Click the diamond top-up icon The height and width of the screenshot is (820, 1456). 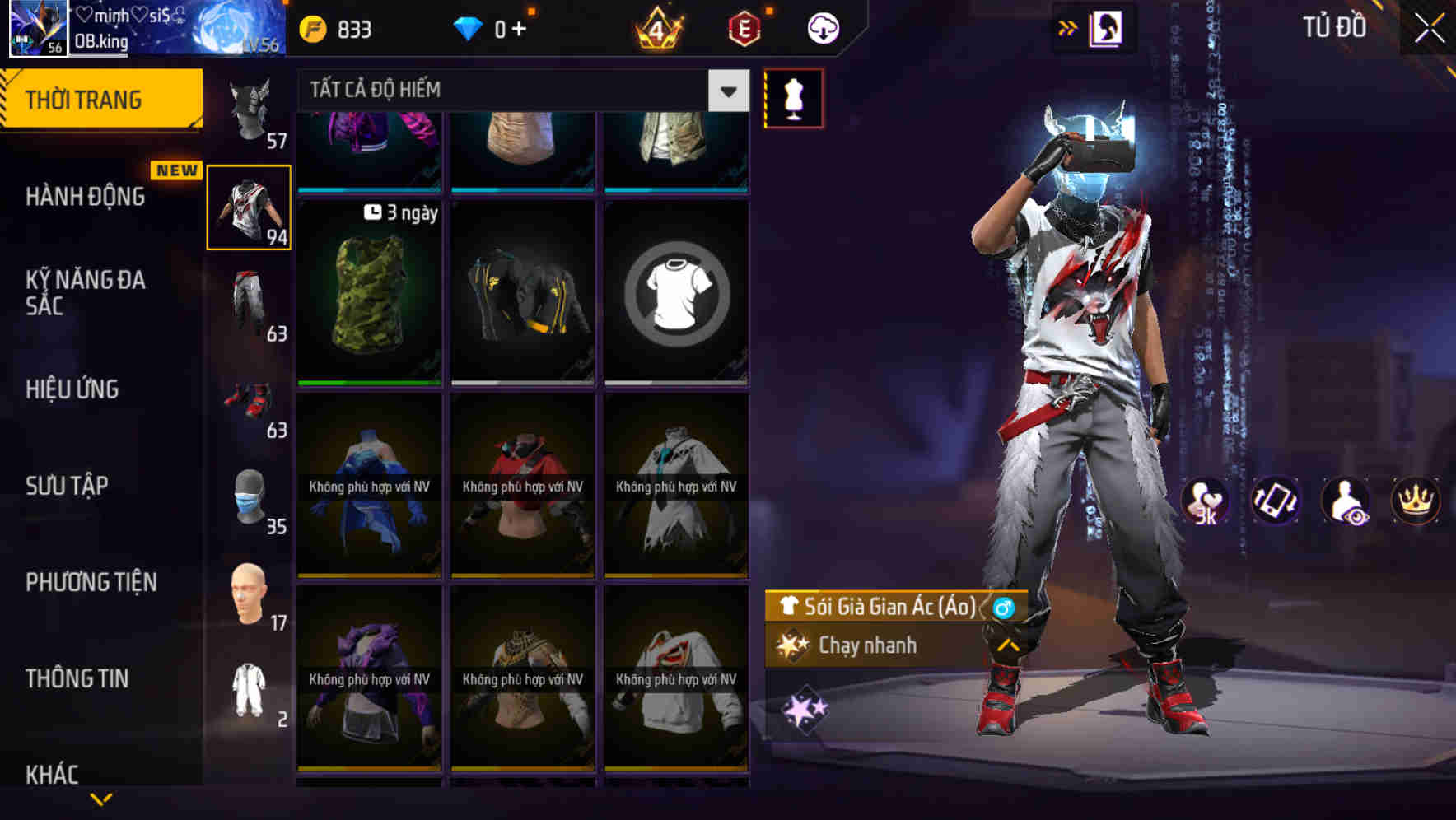[x=492, y=27]
